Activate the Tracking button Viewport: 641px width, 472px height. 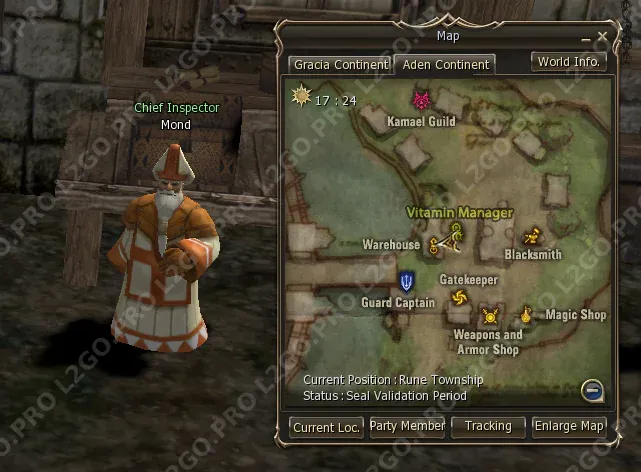point(488,427)
